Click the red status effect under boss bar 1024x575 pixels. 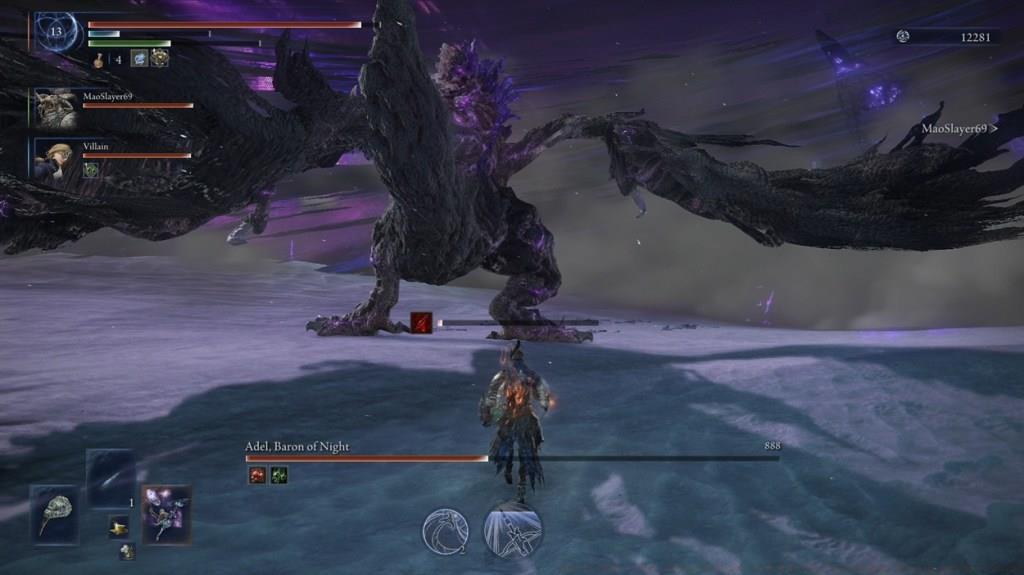257,476
